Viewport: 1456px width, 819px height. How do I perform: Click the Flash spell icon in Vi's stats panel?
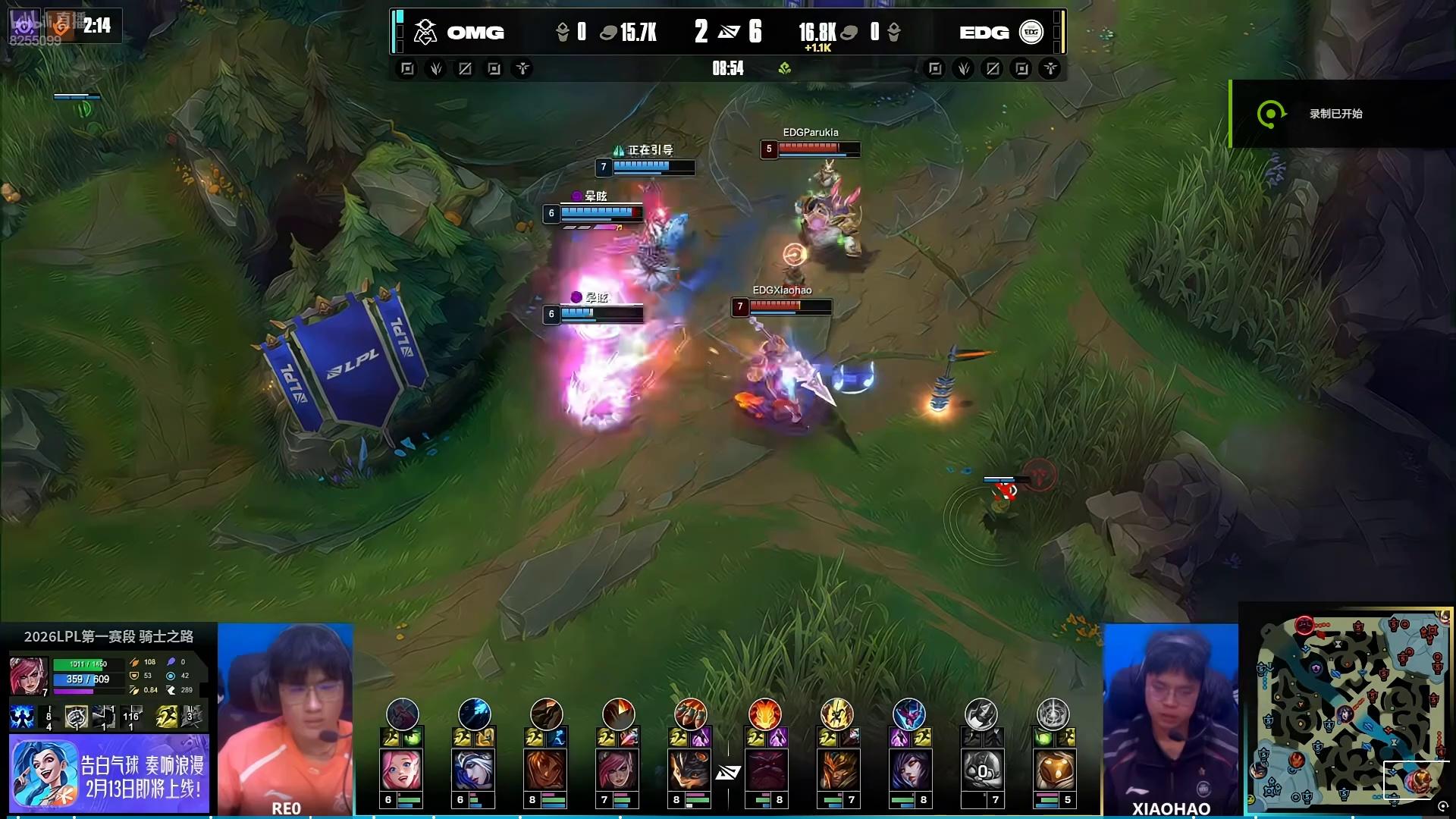pyautogui.click(x=166, y=717)
